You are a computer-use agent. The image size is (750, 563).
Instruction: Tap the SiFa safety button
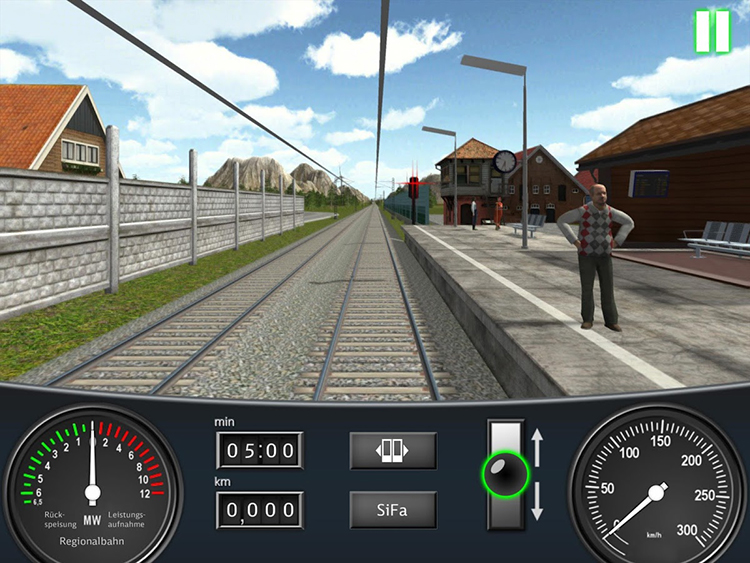(x=393, y=510)
